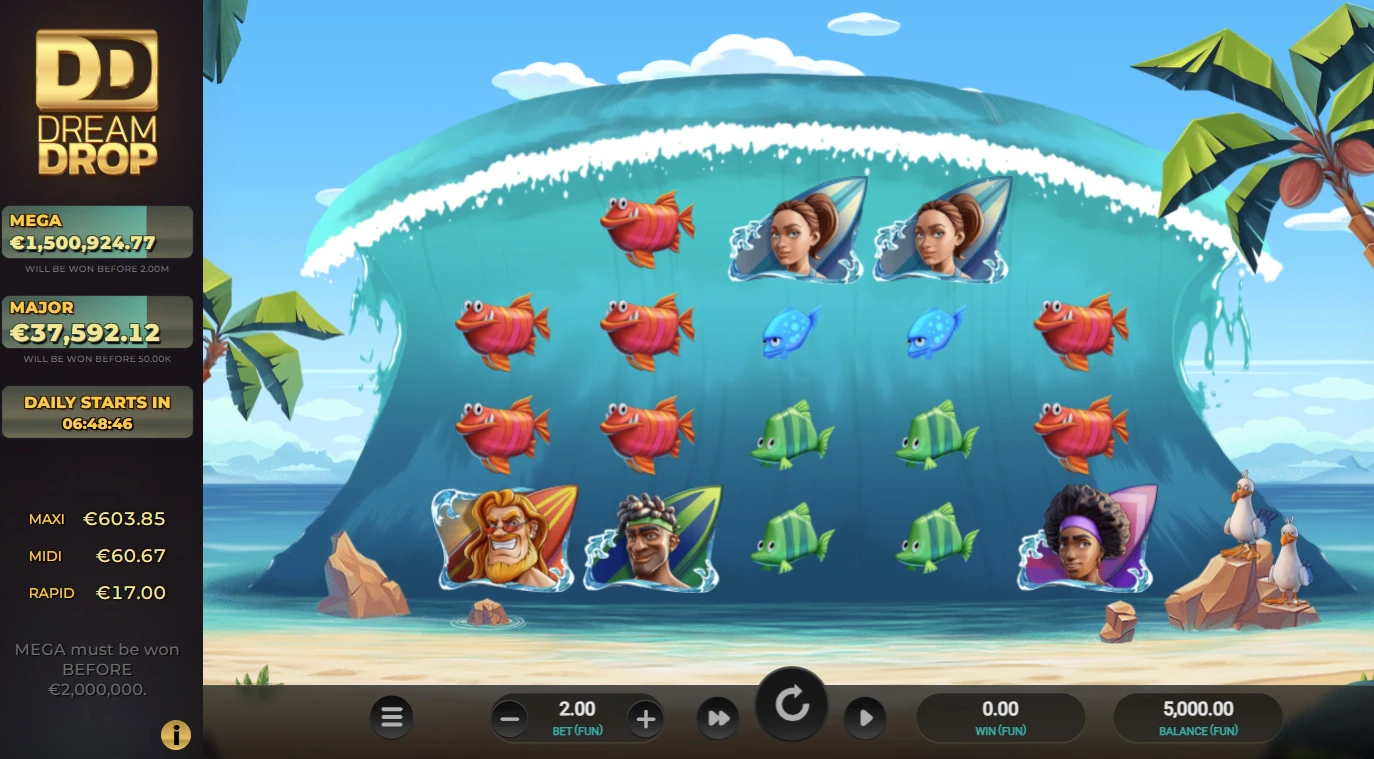
Task: Start autoplay with the play icon
Action: click(865, 717)
